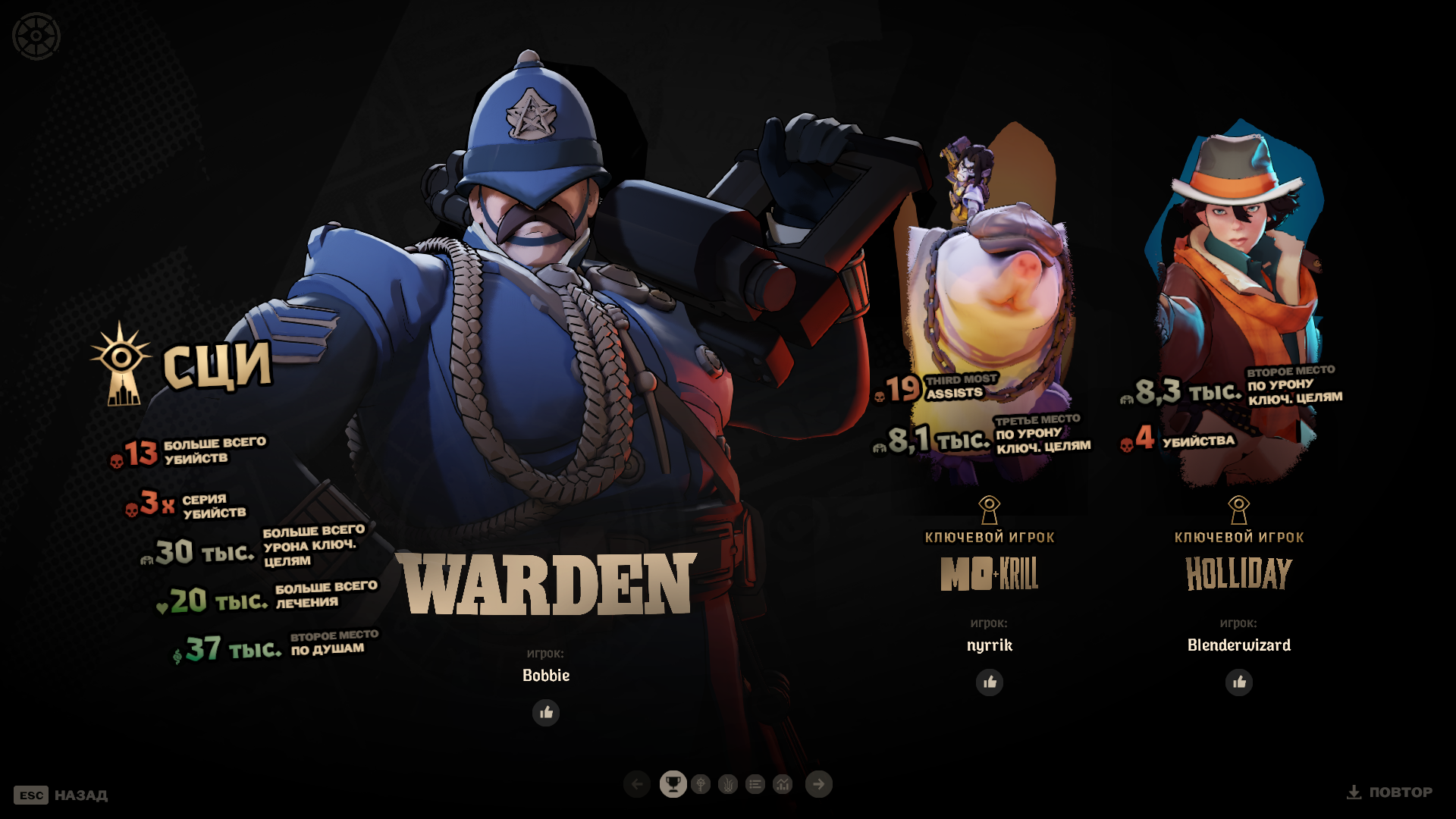Commend Blenderwizard with the thumbs-up
The height and width of the screenshot is (819, 1456).
pyautogui.click(x=1239, y=682)
